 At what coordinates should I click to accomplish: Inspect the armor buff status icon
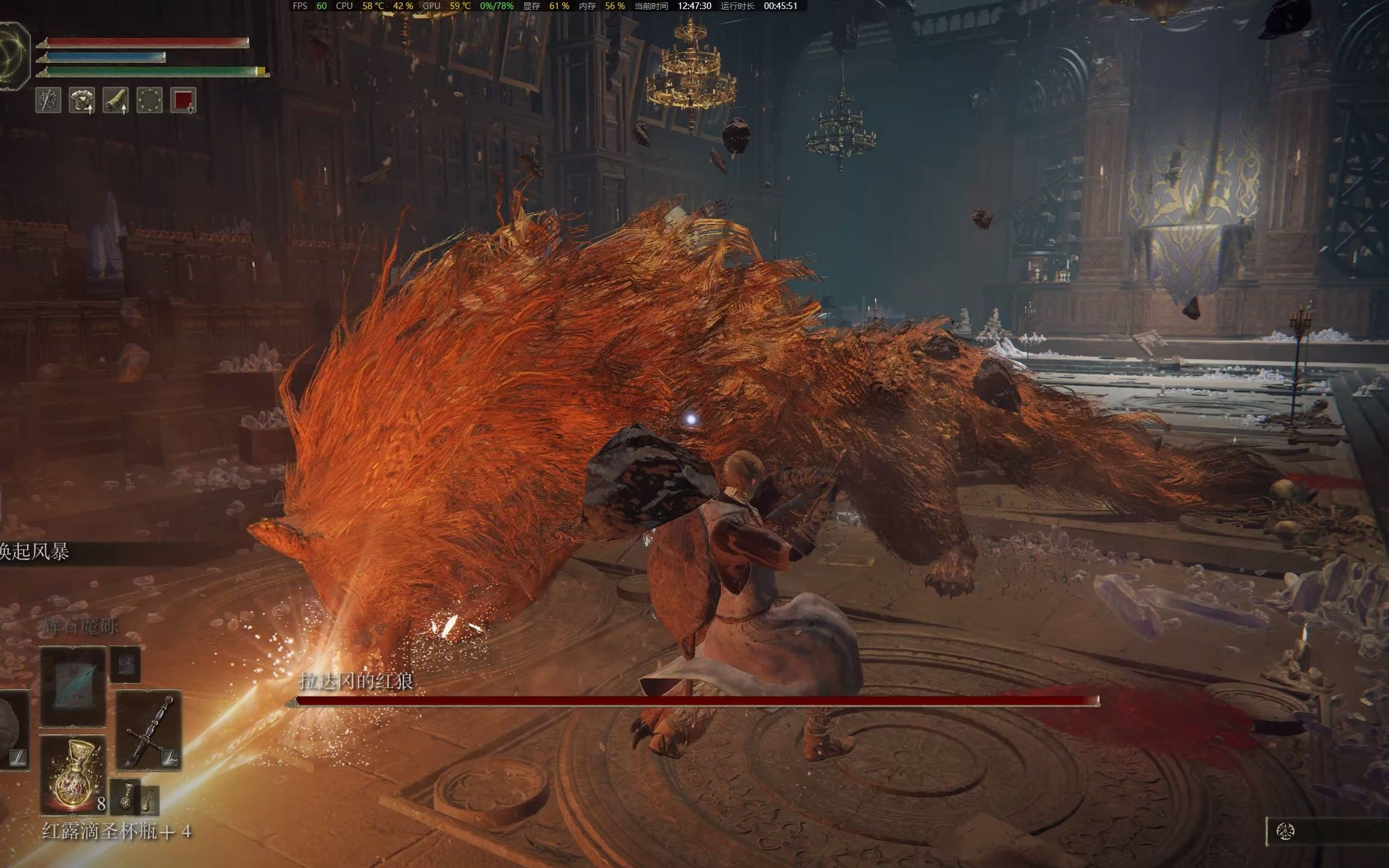[82, 101]
